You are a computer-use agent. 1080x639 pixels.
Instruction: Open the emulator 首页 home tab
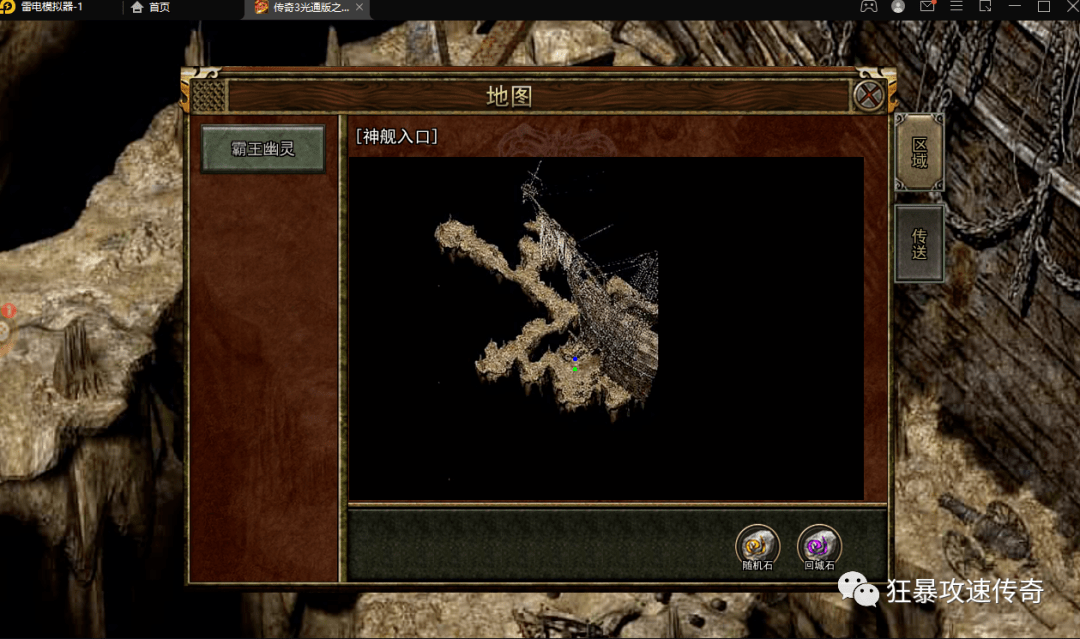coord(150,7)
